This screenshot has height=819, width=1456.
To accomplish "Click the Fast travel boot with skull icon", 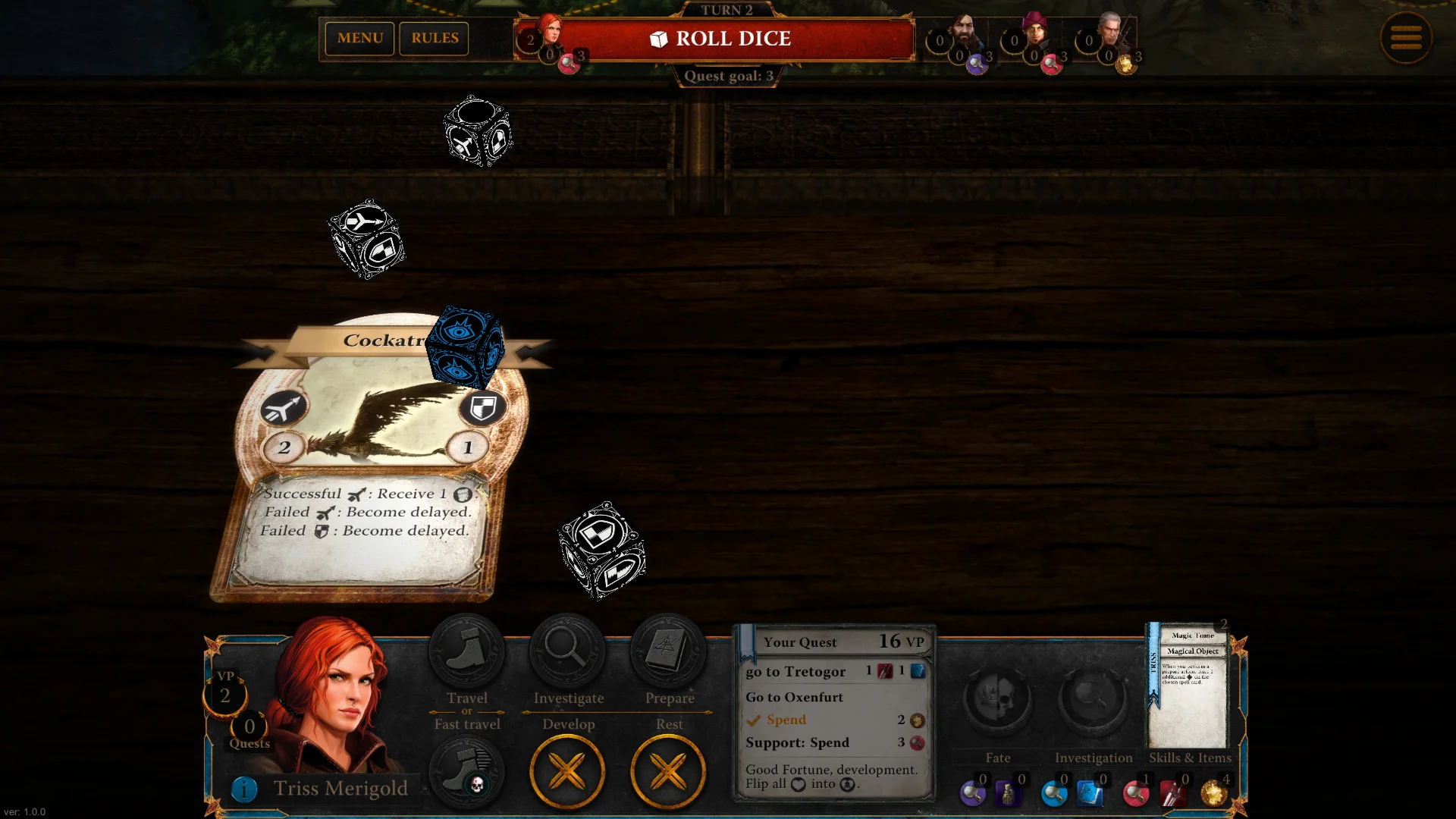I will click(466, 770).
